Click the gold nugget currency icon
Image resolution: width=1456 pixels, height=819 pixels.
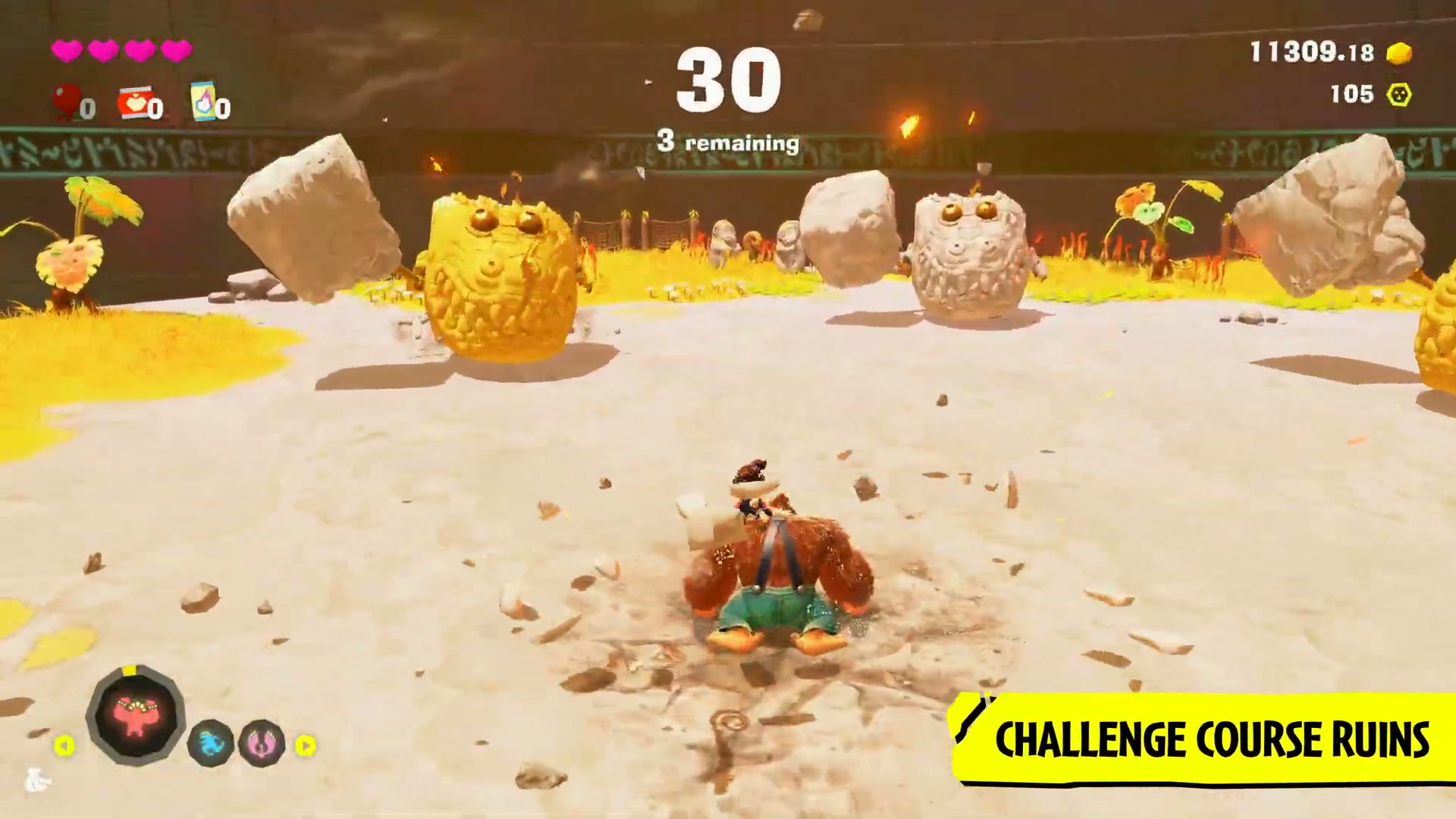coord(1399,52)
